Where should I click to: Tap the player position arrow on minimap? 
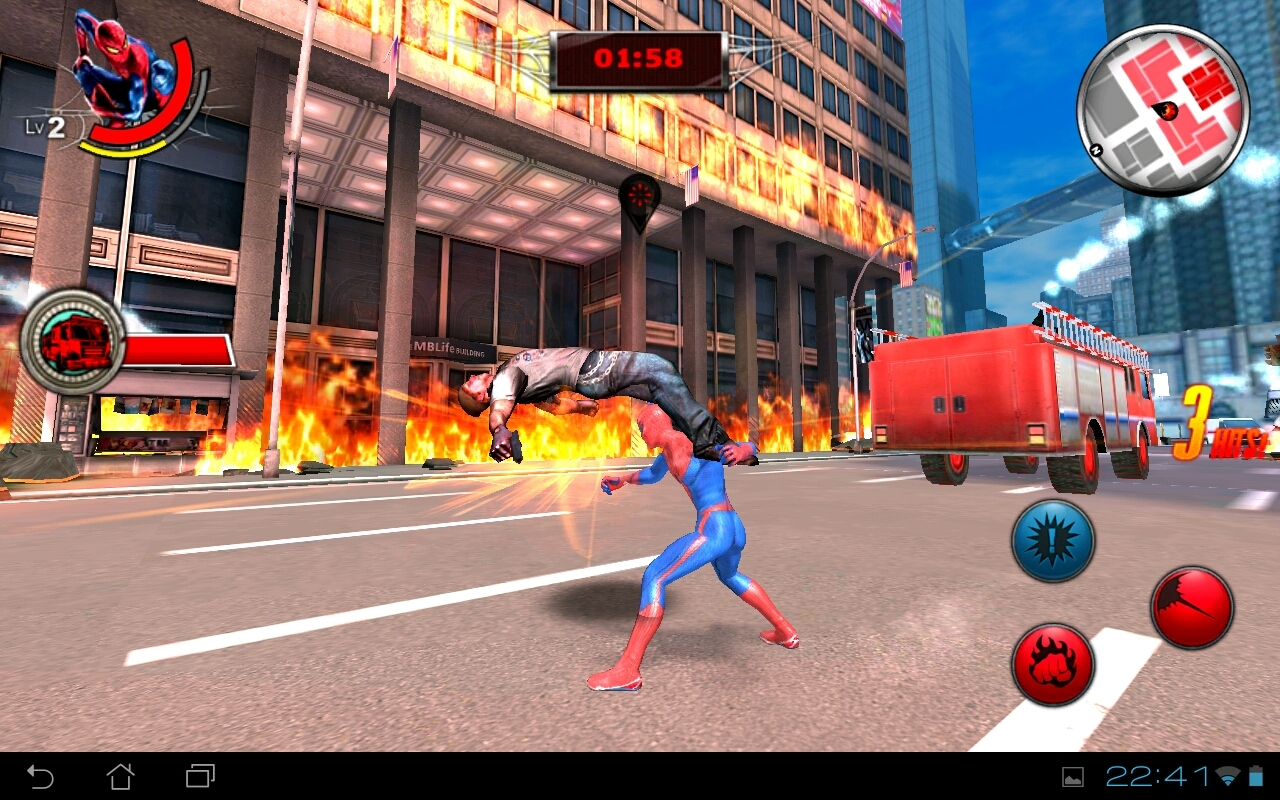[1165, 112]
